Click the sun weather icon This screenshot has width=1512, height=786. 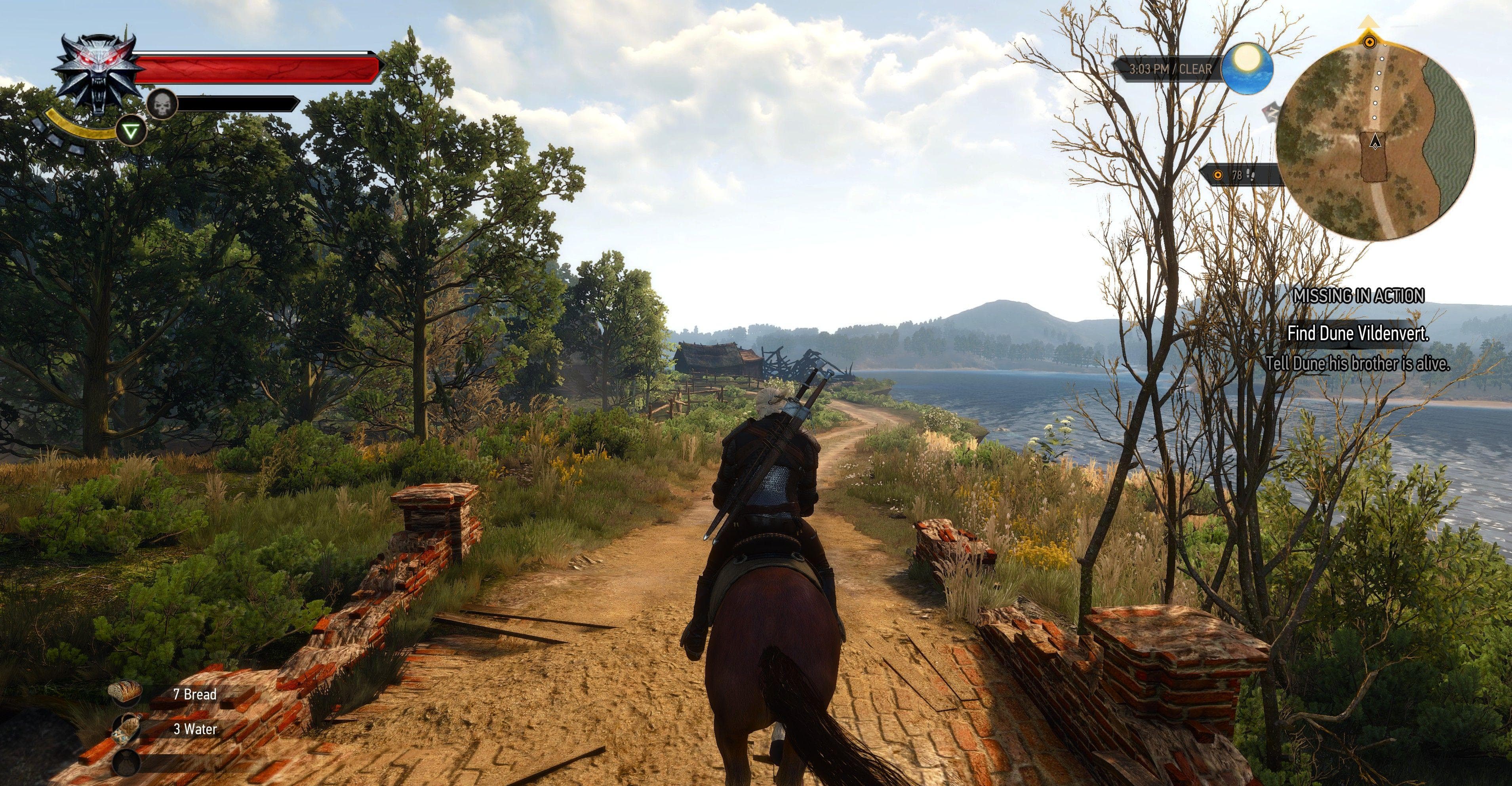click(x=1247, y=67)
